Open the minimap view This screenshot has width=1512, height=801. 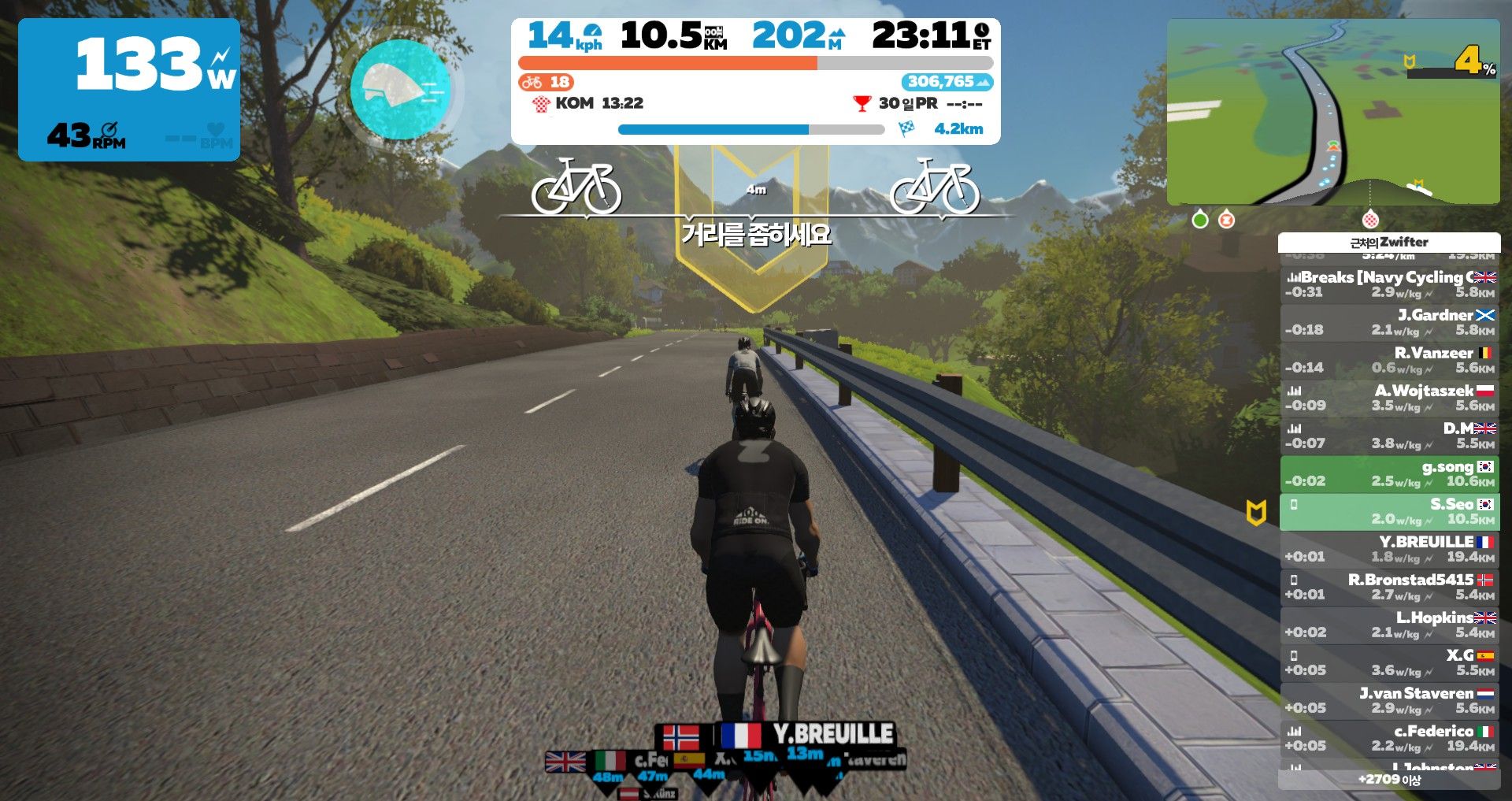pos(1332,112)
